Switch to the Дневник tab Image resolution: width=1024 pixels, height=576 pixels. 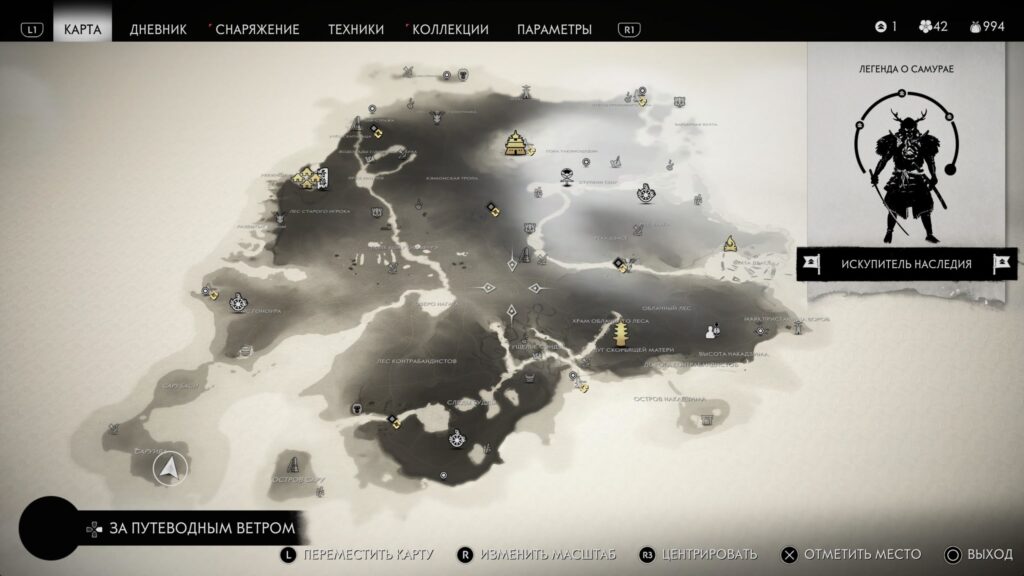click(x=158, y=29)
